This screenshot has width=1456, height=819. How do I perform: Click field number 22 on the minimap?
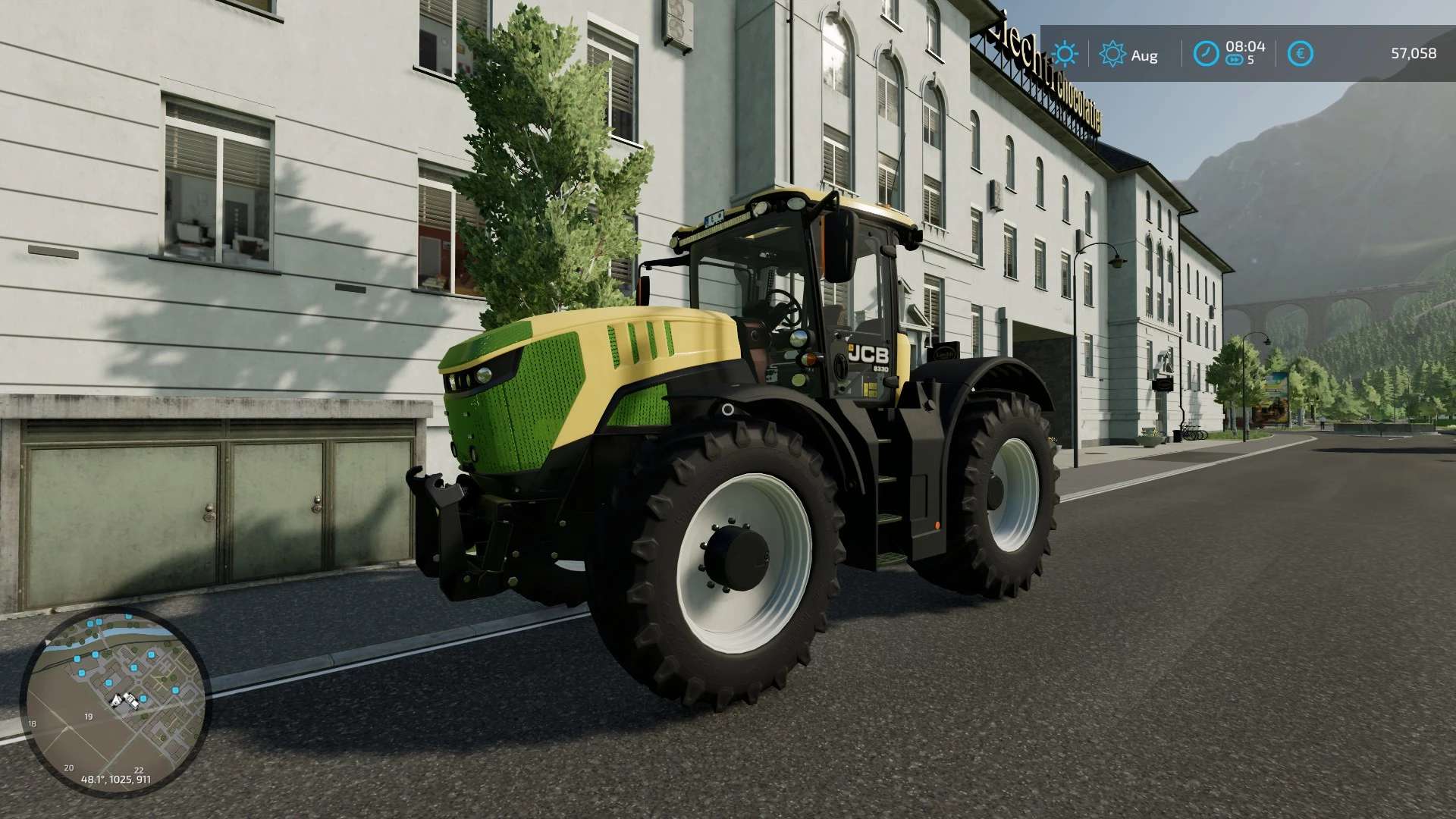(x=139, y=770)
